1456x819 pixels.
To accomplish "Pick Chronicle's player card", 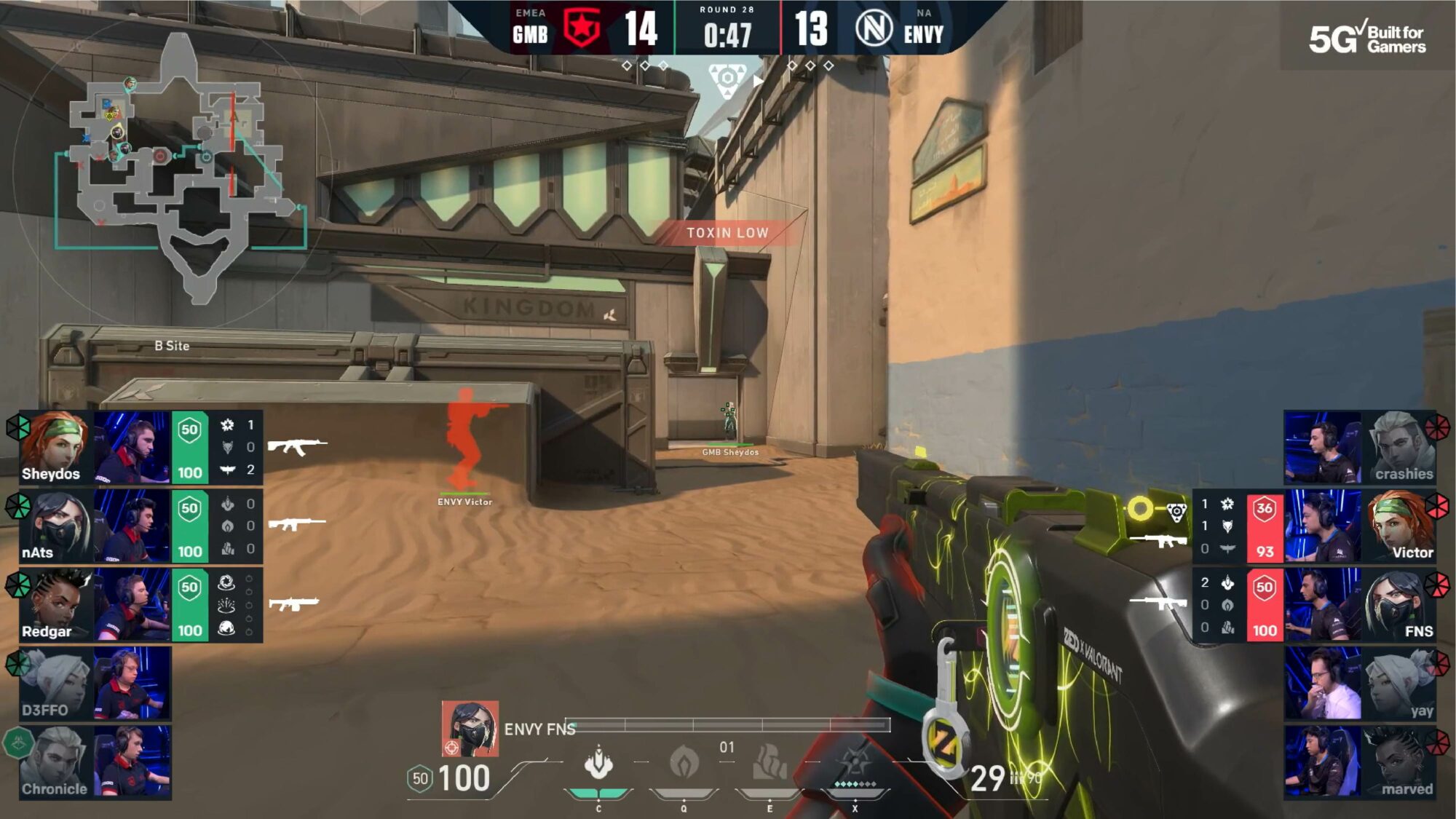I will [x=95, y=762].
